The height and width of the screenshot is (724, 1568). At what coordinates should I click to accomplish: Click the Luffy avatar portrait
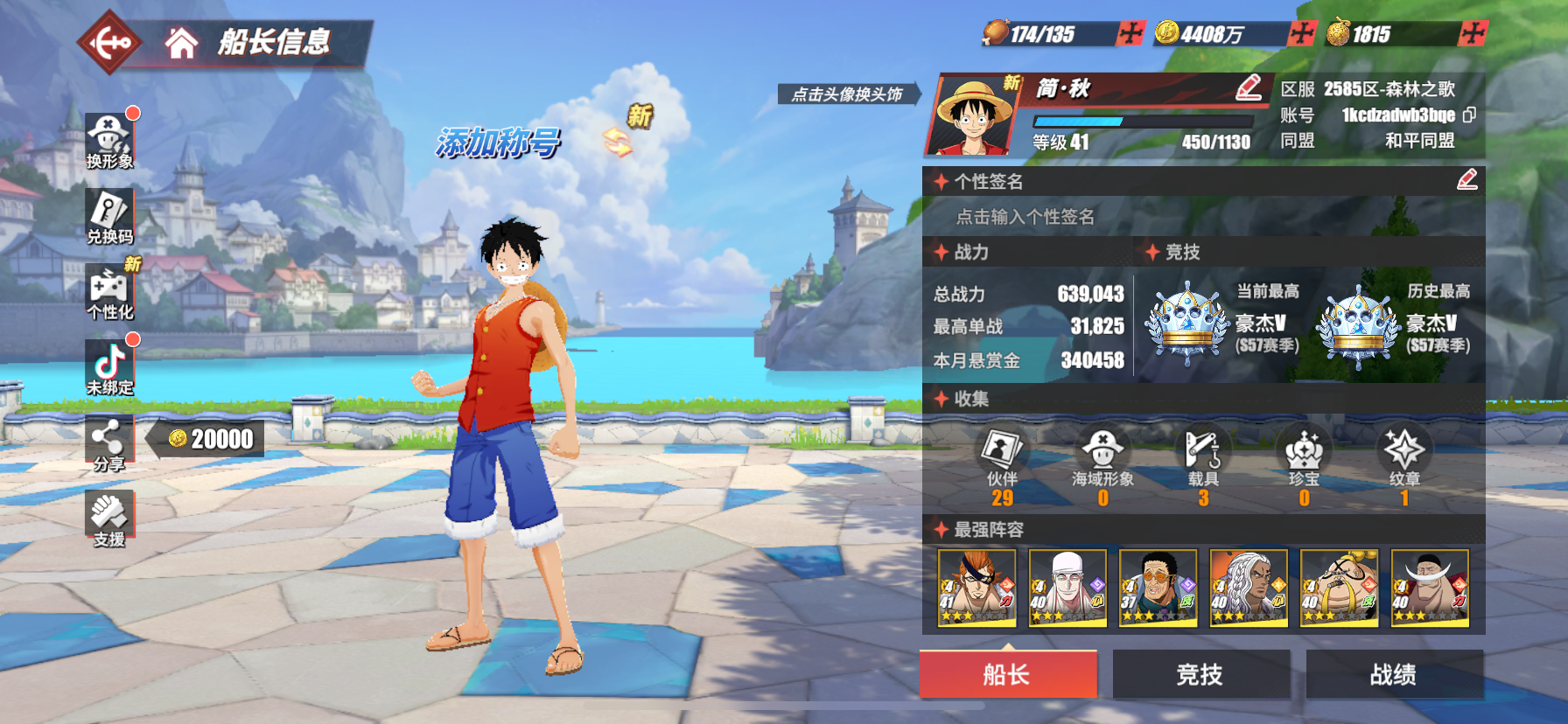974,116
